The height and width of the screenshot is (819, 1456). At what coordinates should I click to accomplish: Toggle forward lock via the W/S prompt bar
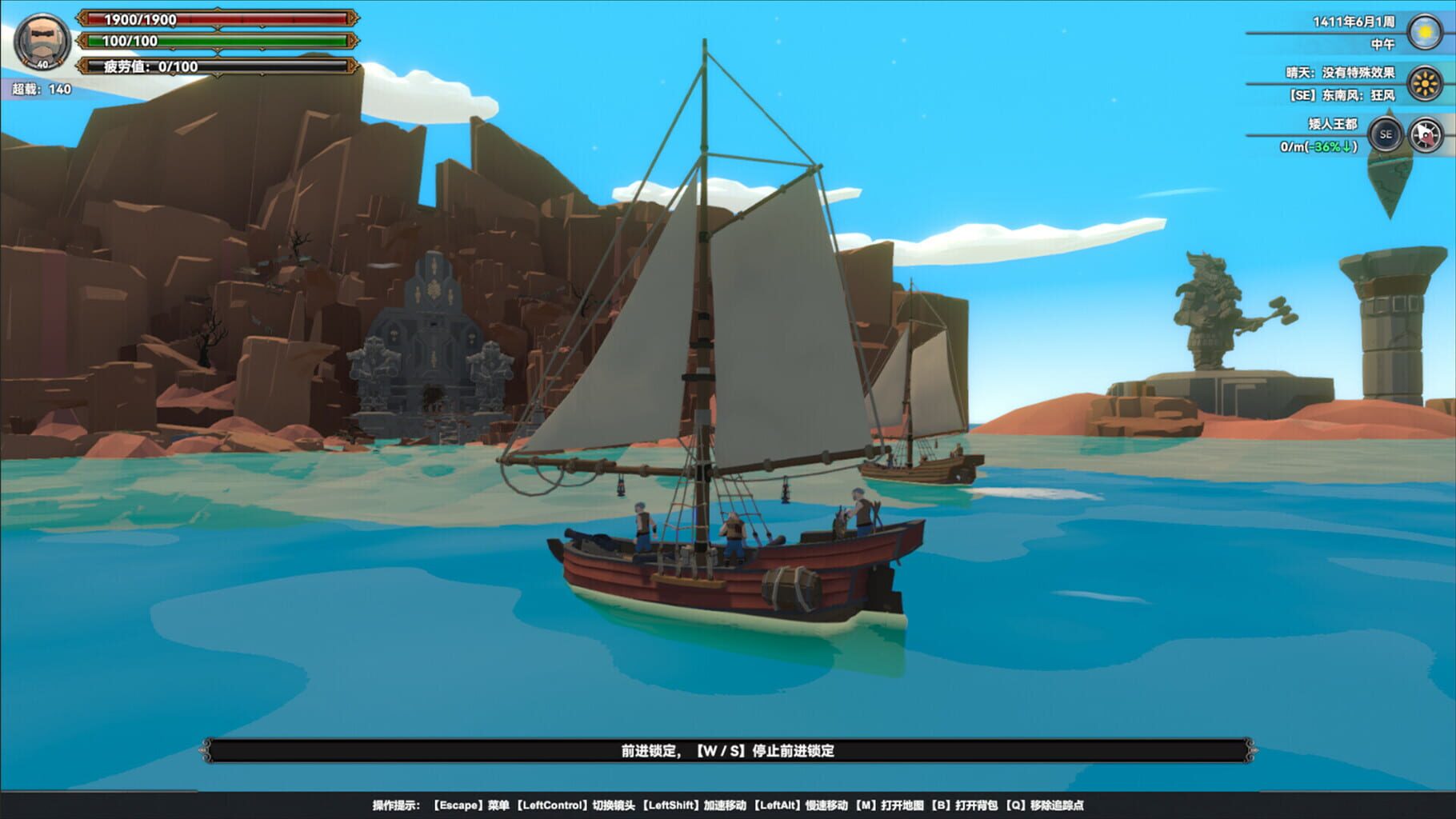(728, 753)
